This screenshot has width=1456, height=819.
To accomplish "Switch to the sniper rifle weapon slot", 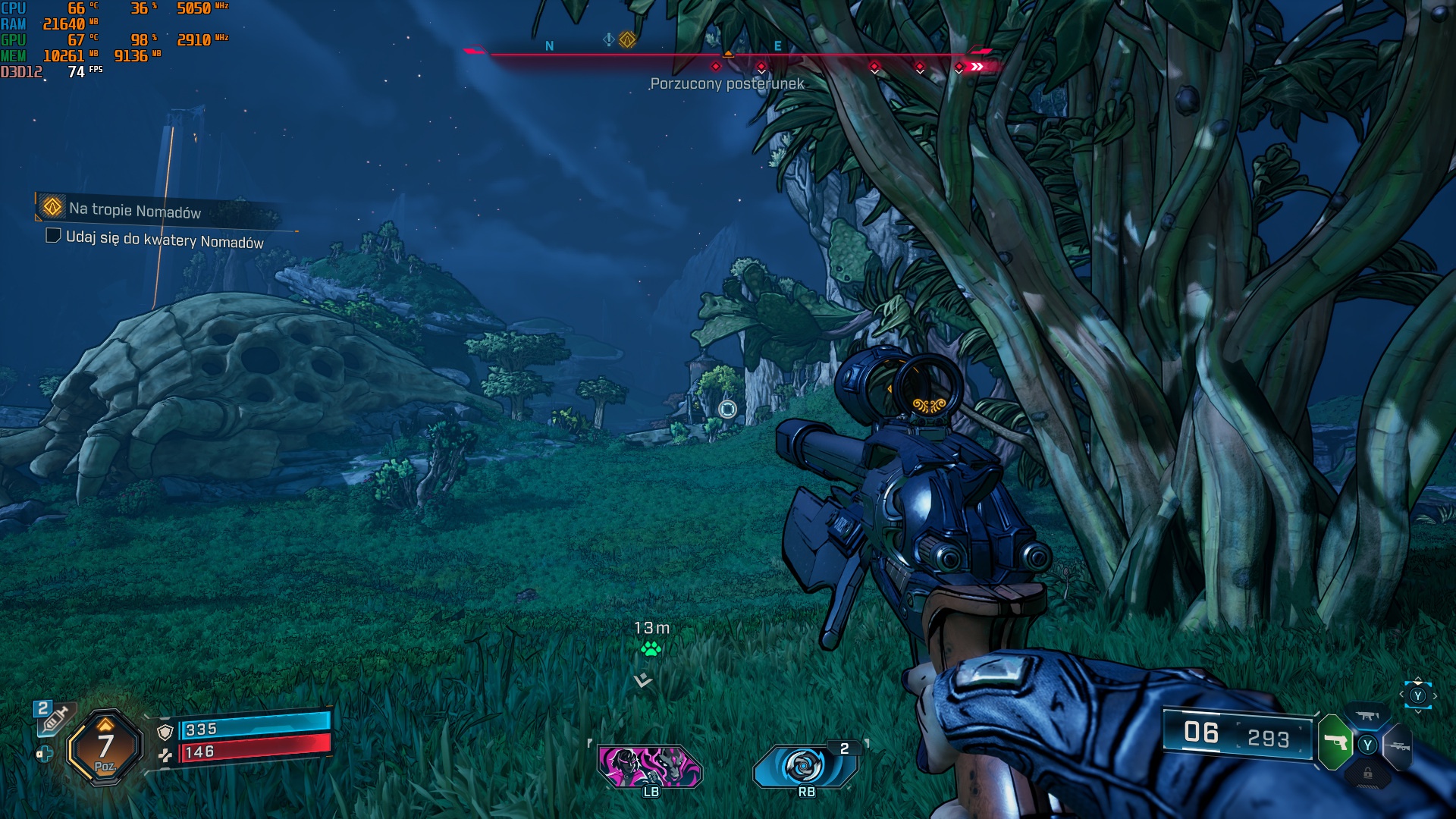I will click(1398, 746).
